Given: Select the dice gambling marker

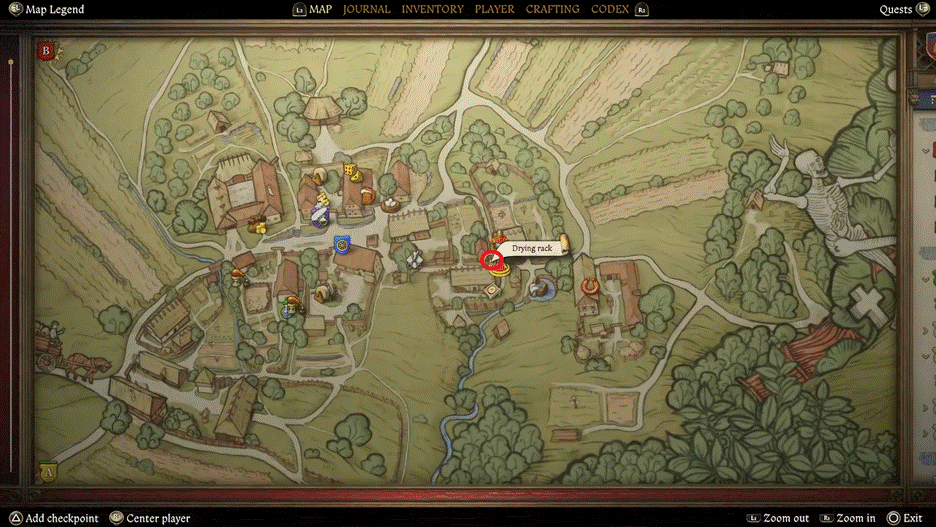Looking at the screenshot, I should (x=352, y=171).
